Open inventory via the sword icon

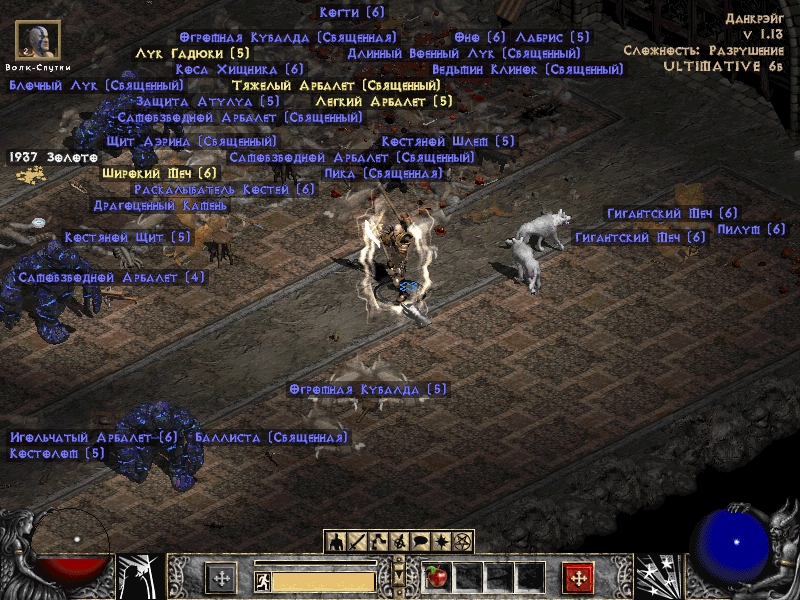pos(358,541)
